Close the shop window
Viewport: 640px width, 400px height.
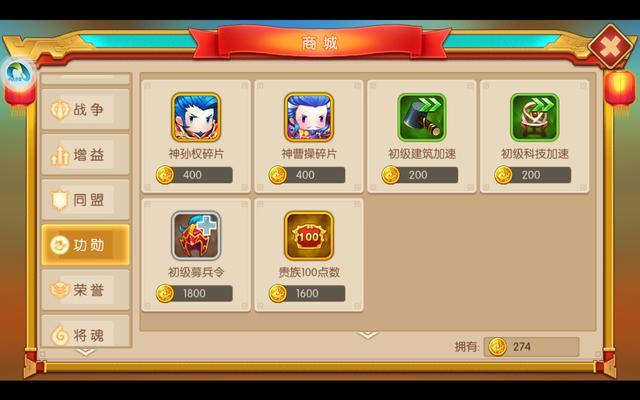[x=606, y=46]
